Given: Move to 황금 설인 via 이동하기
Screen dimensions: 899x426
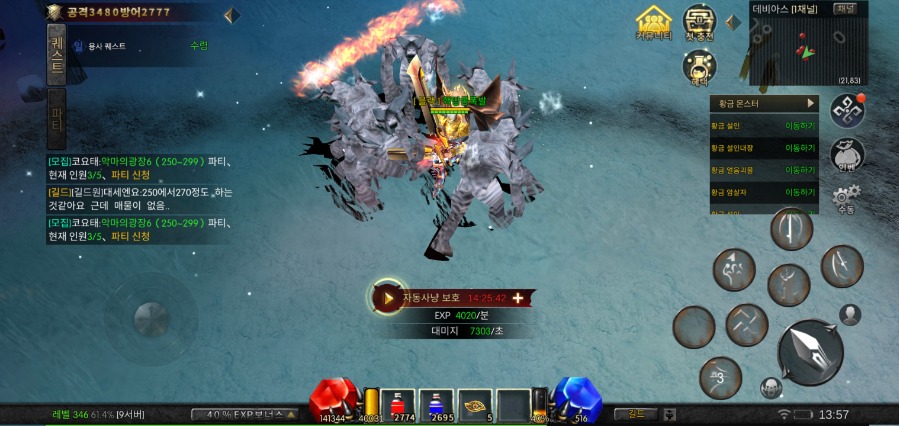Looking at the screenshot, I should tap(800, 125).
